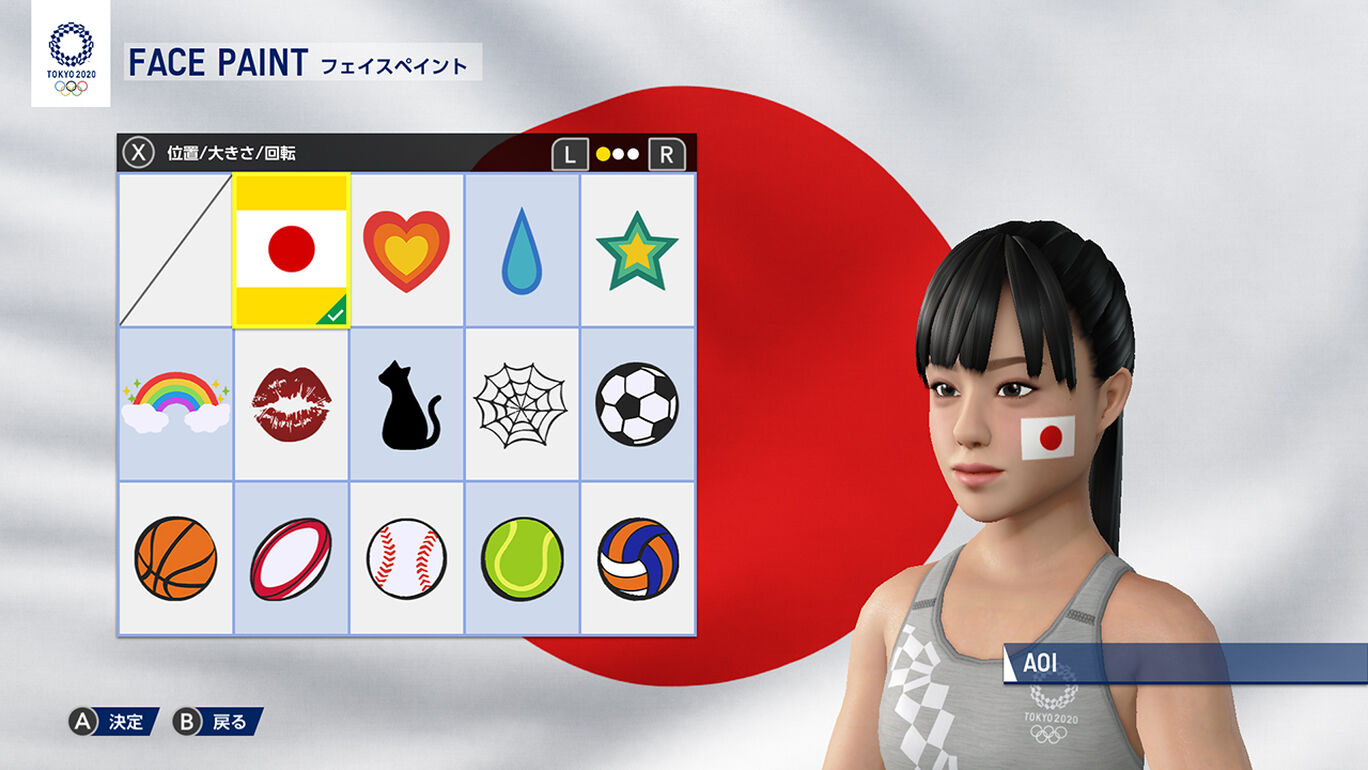Select the red and white rugby ball

[x=291, y=558]
